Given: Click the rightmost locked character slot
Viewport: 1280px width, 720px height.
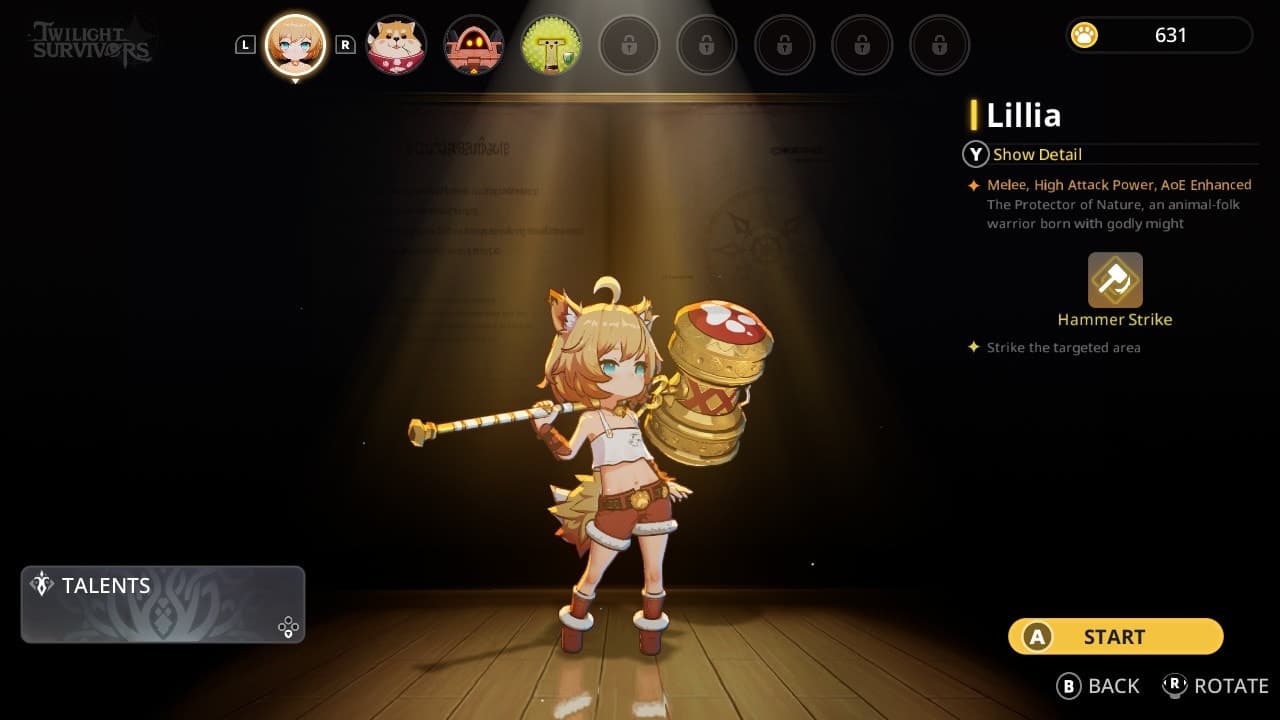Looking at the screenshot, I should click(x=939, y=45).
